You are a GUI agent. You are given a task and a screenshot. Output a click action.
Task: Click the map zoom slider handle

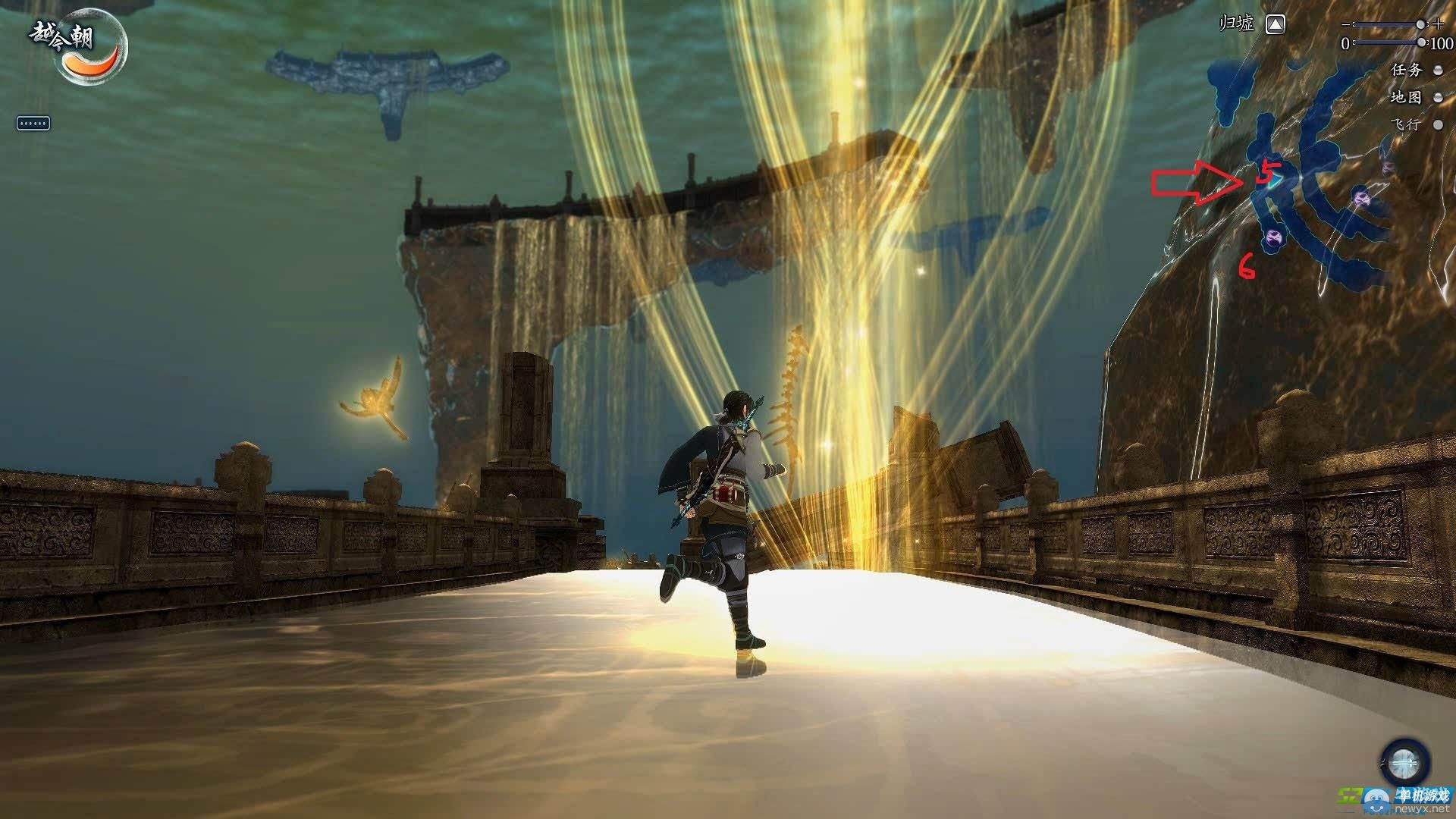point(1420,25)
